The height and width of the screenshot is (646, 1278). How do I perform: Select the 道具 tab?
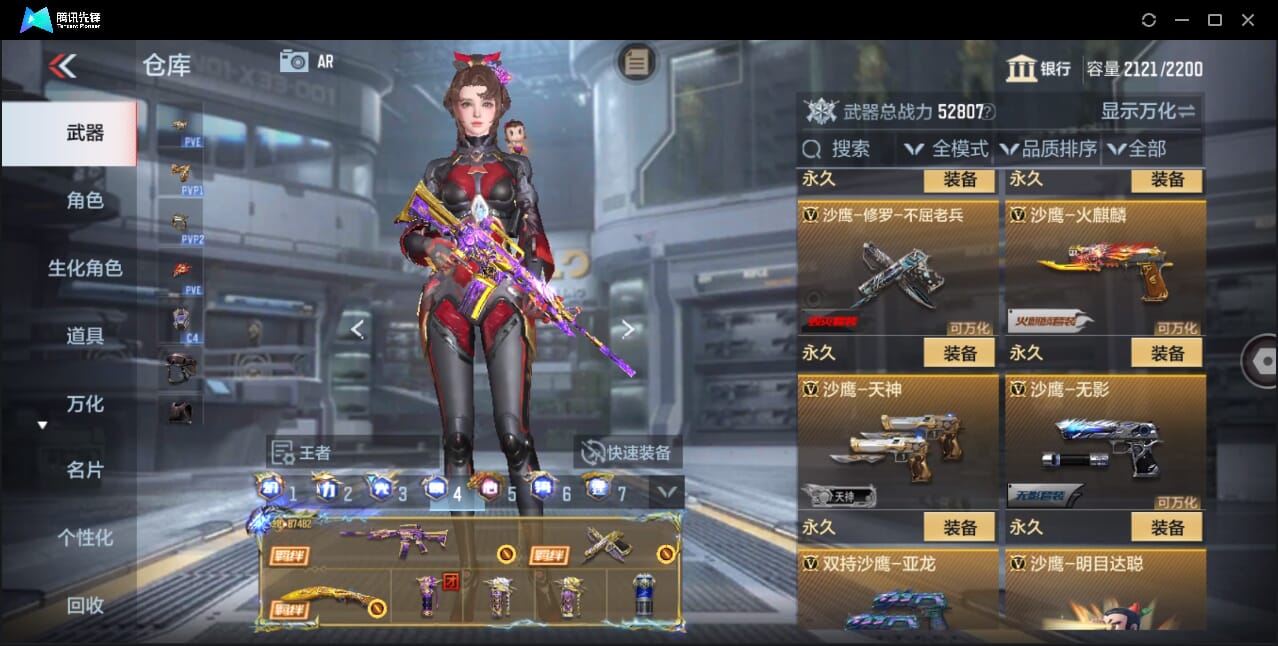pyautogui.click(x=85, y=336)
